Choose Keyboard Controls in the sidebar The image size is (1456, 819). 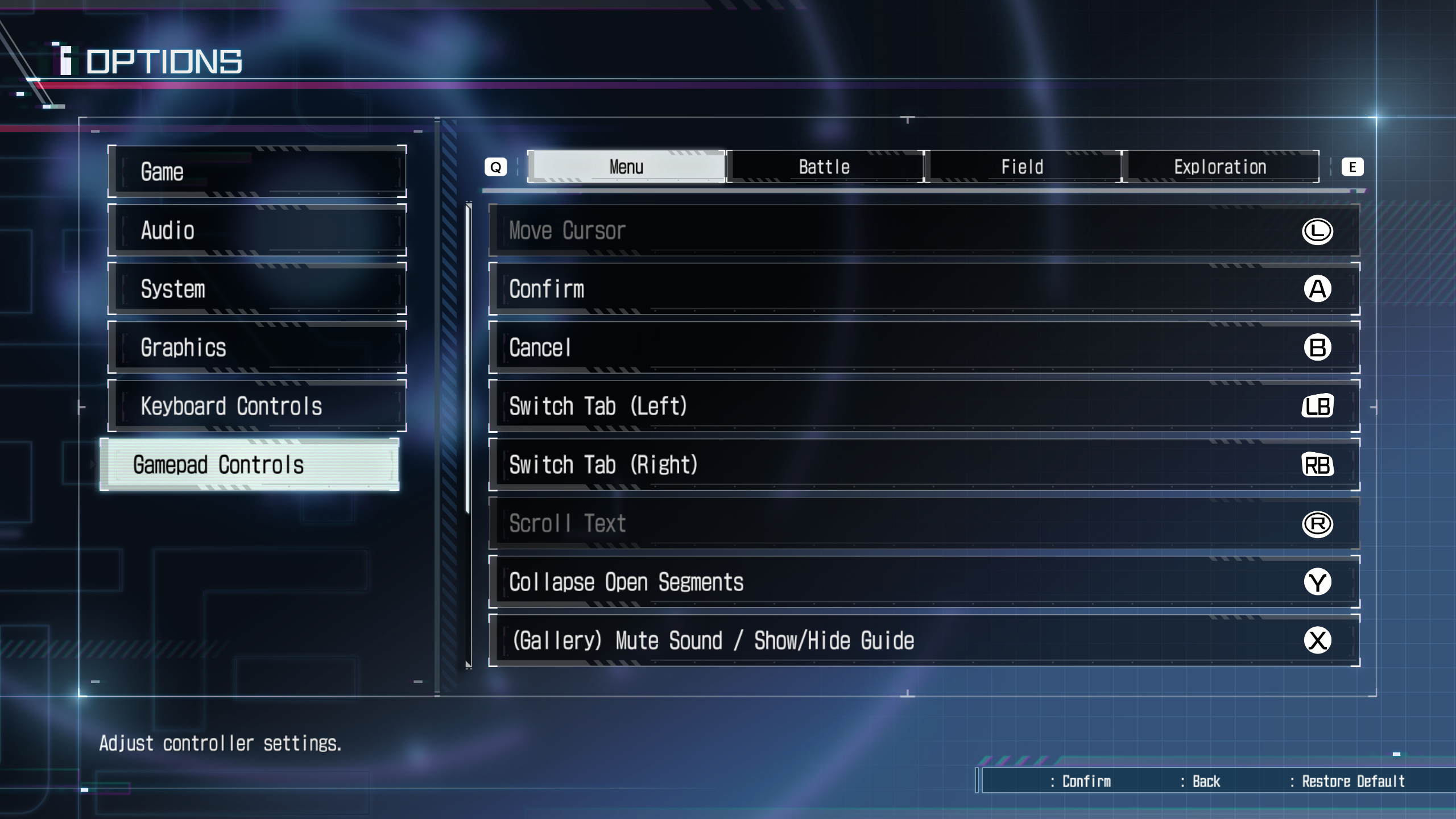click(257, 406)
